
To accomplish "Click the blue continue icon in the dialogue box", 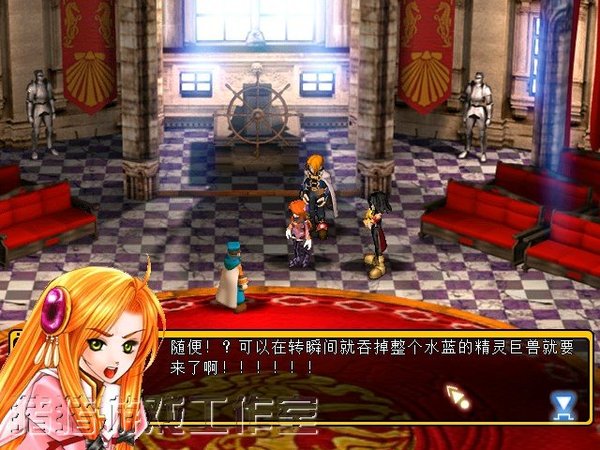I will [x=564, y=404].
